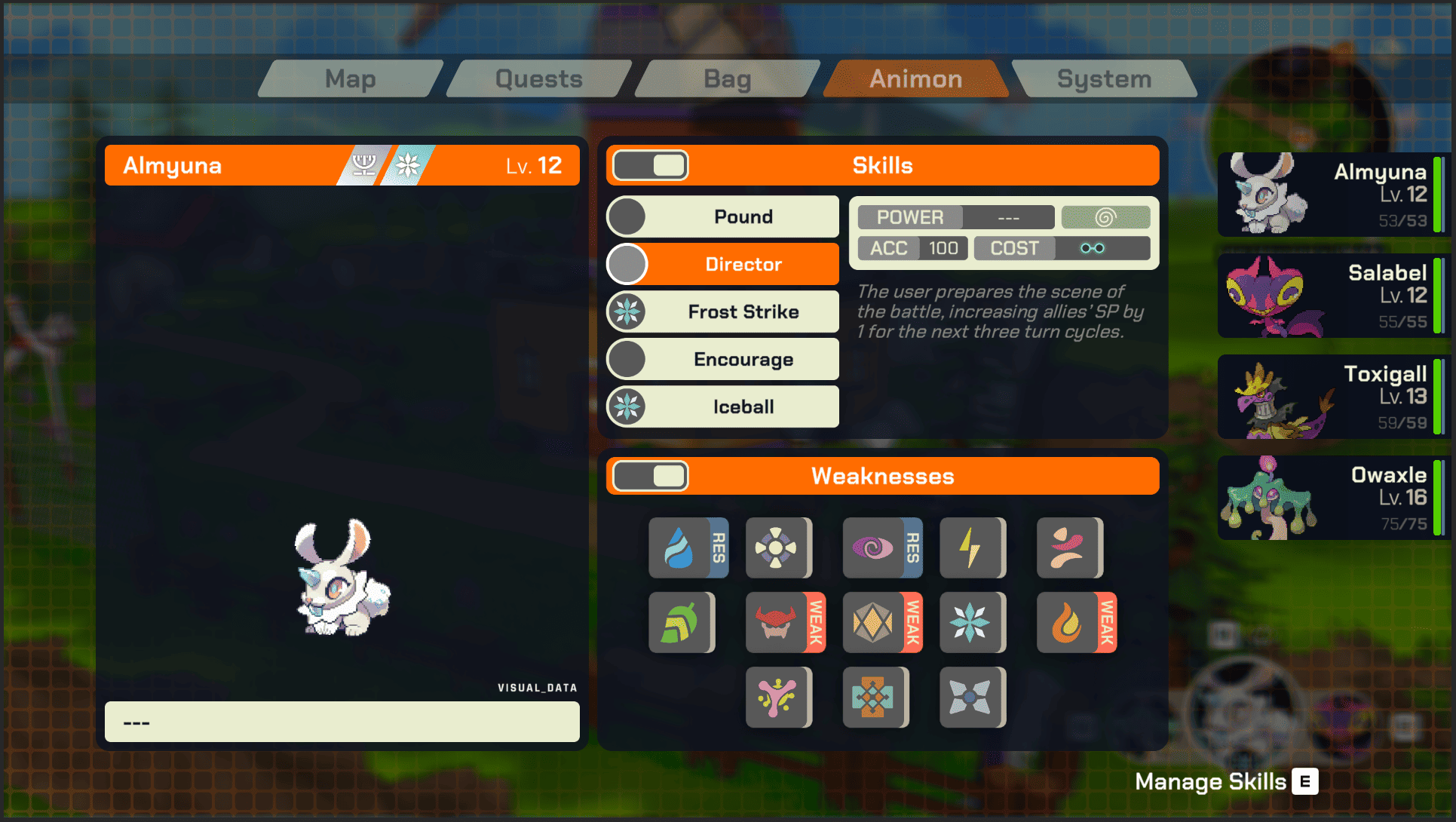Click the lightning bolt type icon

972,548
